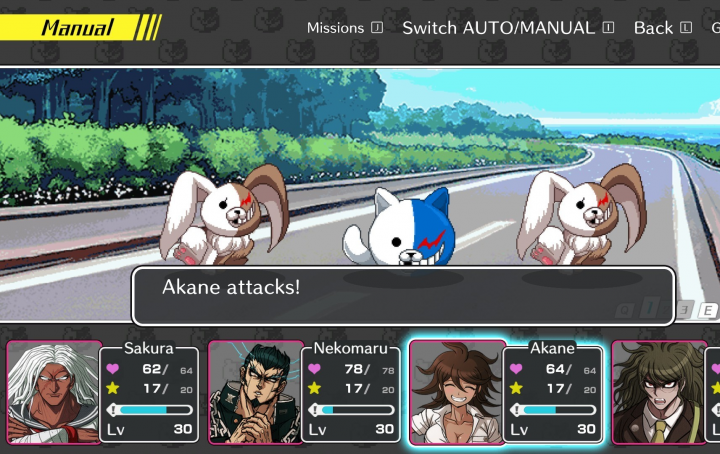This screenshot has width=720, height=454.
Task: Choose Akane's highlighted party panel
Action: [x=505, y=392]
